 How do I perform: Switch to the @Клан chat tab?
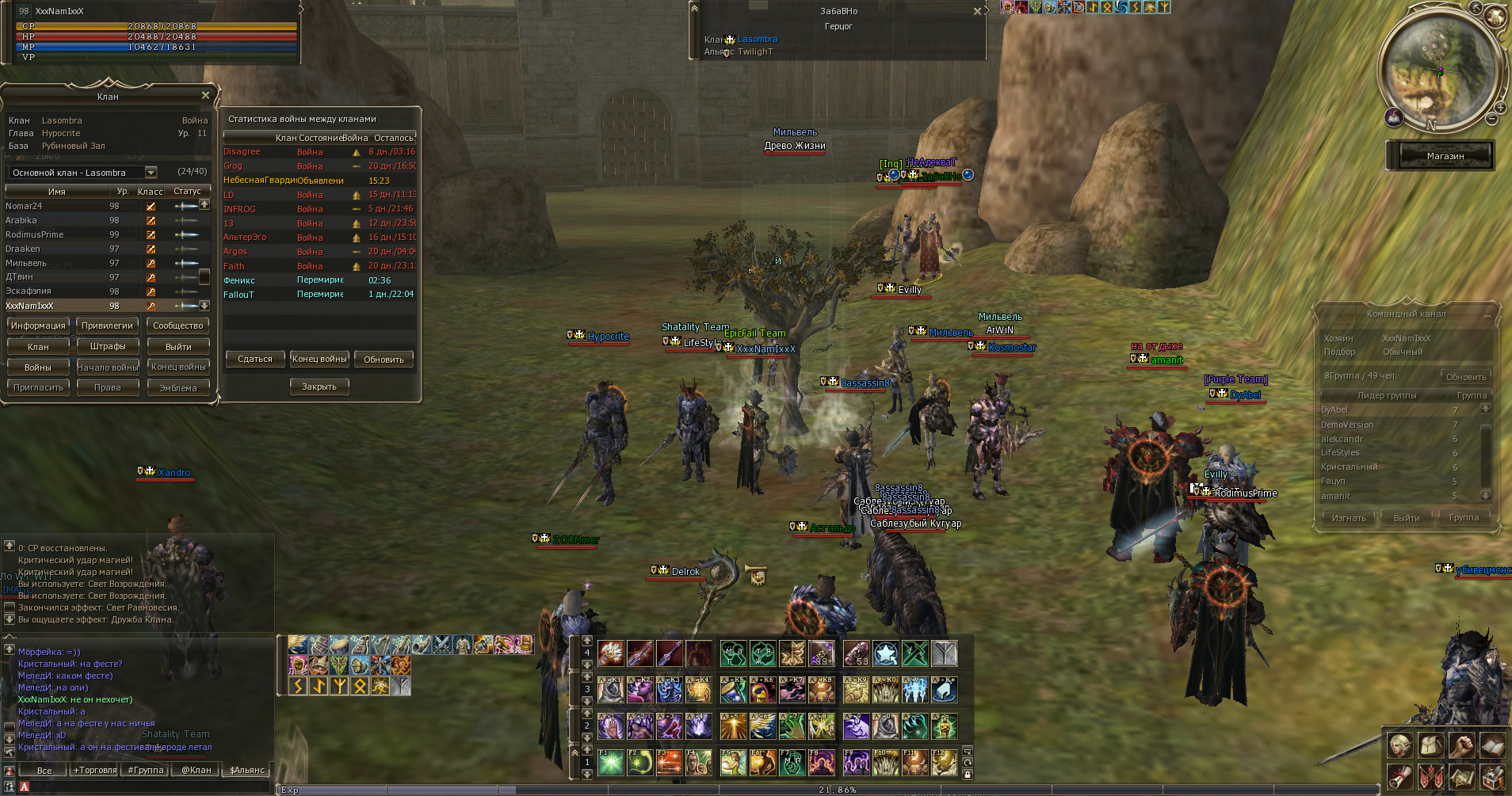[x=197, y=770]
